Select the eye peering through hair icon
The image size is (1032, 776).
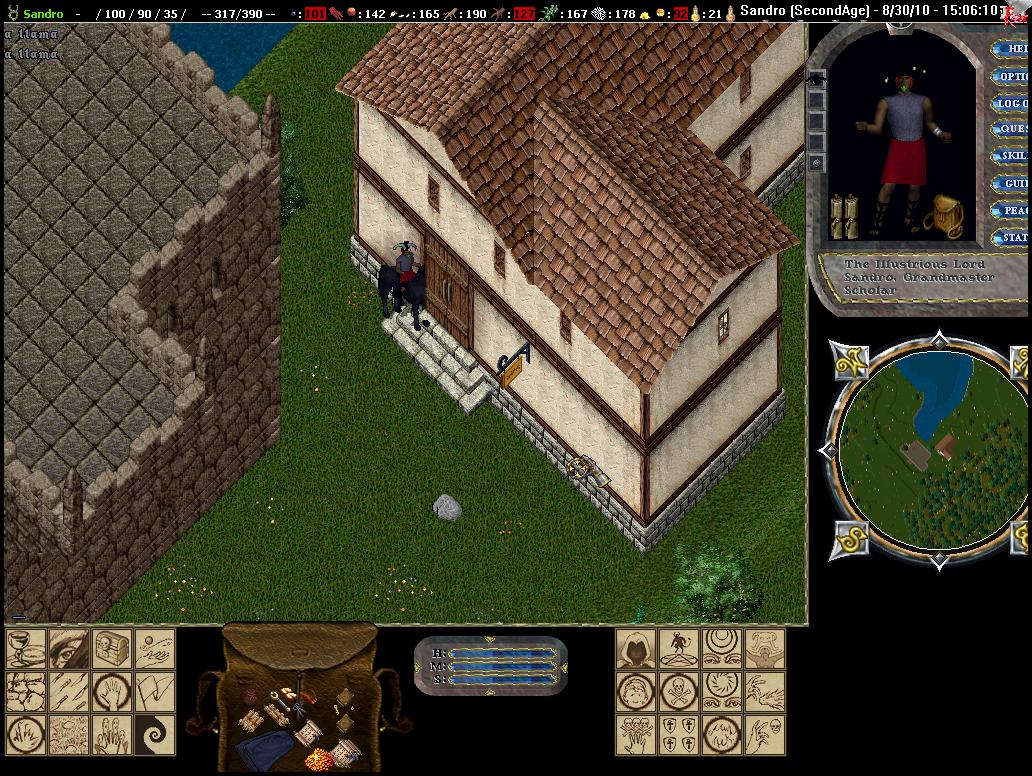(x=68, y=649)
